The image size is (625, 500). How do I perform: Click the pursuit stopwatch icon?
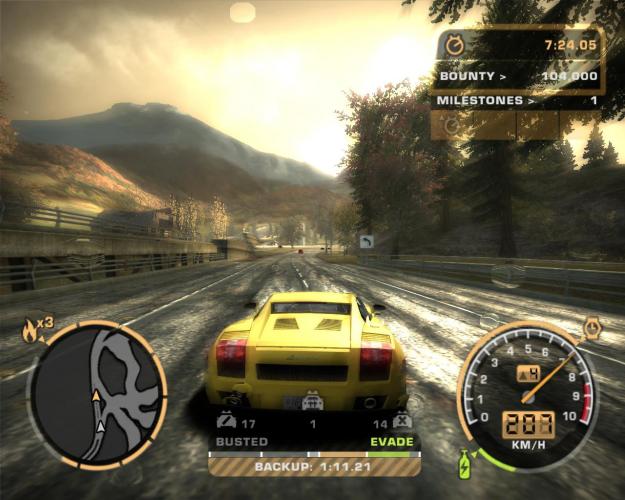(x=456, y=45)
